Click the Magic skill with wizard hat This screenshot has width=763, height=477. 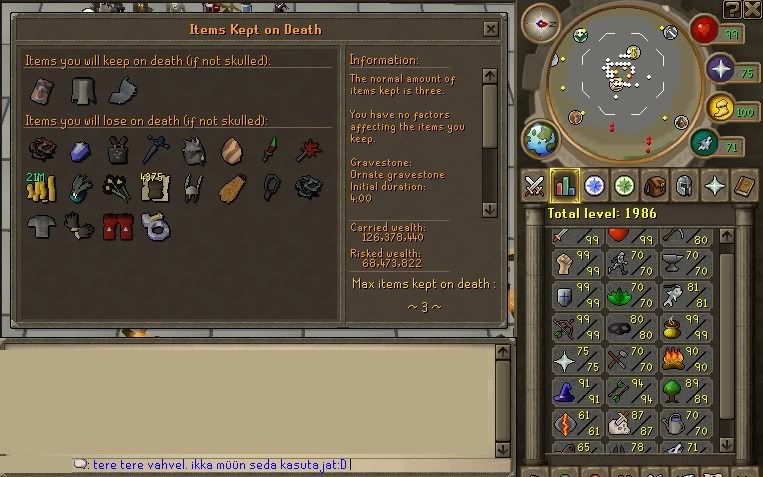[x=573, y=390]
